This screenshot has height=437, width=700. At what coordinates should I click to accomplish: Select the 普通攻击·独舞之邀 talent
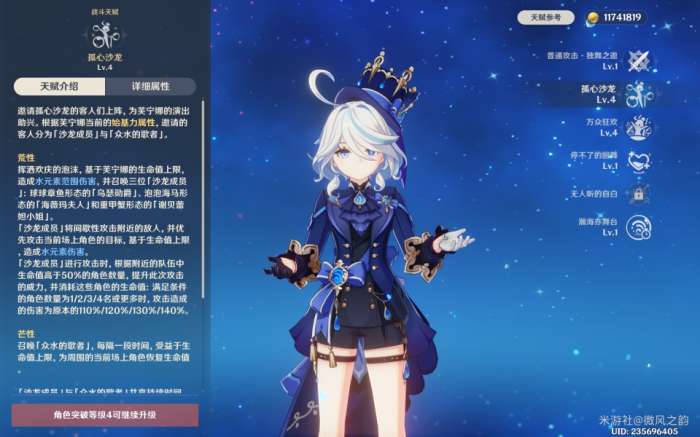click(x=636, y=59)
